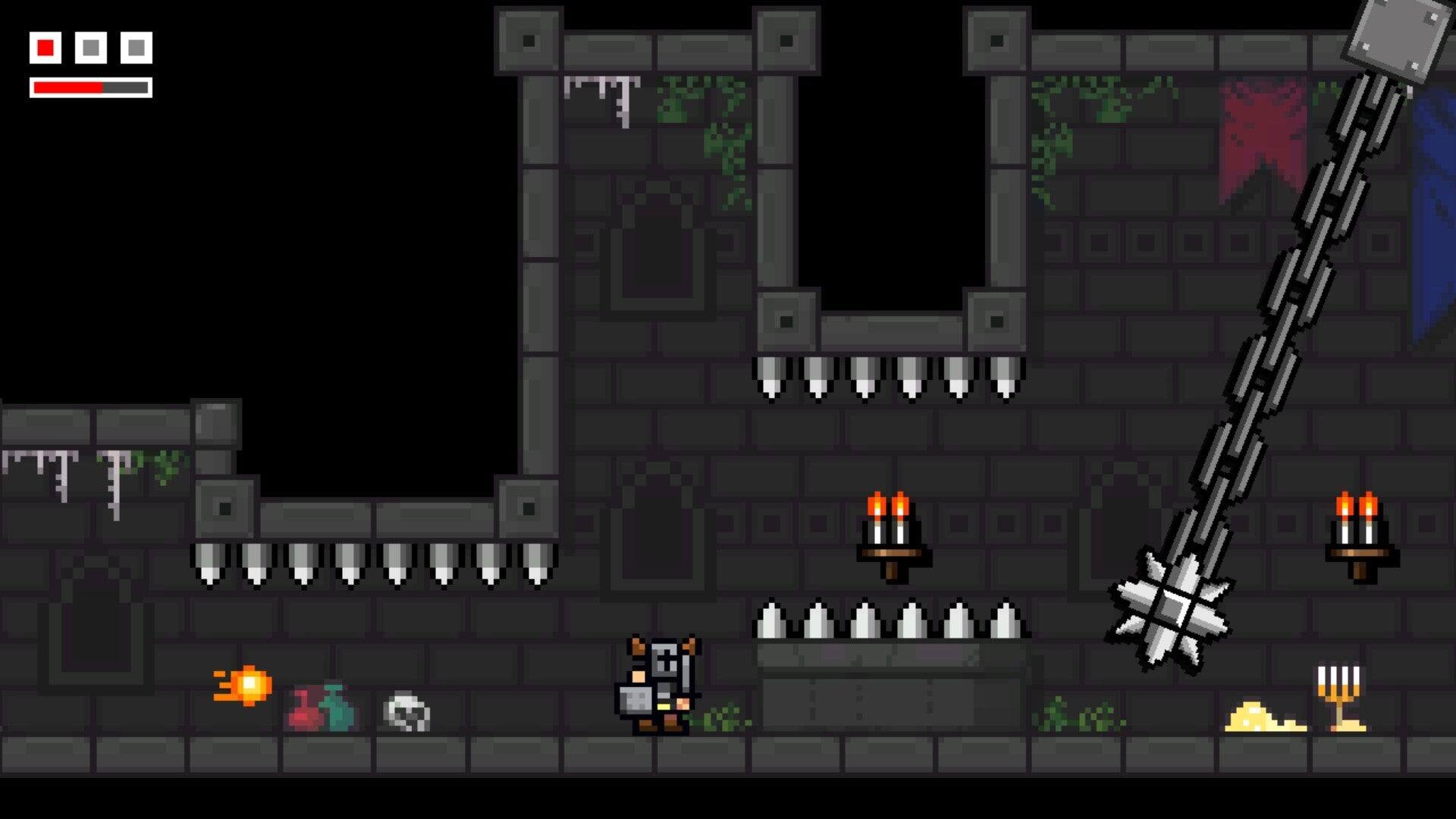Select the swinging mace ball
This screenshot has width=1456, height=819.
pos(1173,608)
